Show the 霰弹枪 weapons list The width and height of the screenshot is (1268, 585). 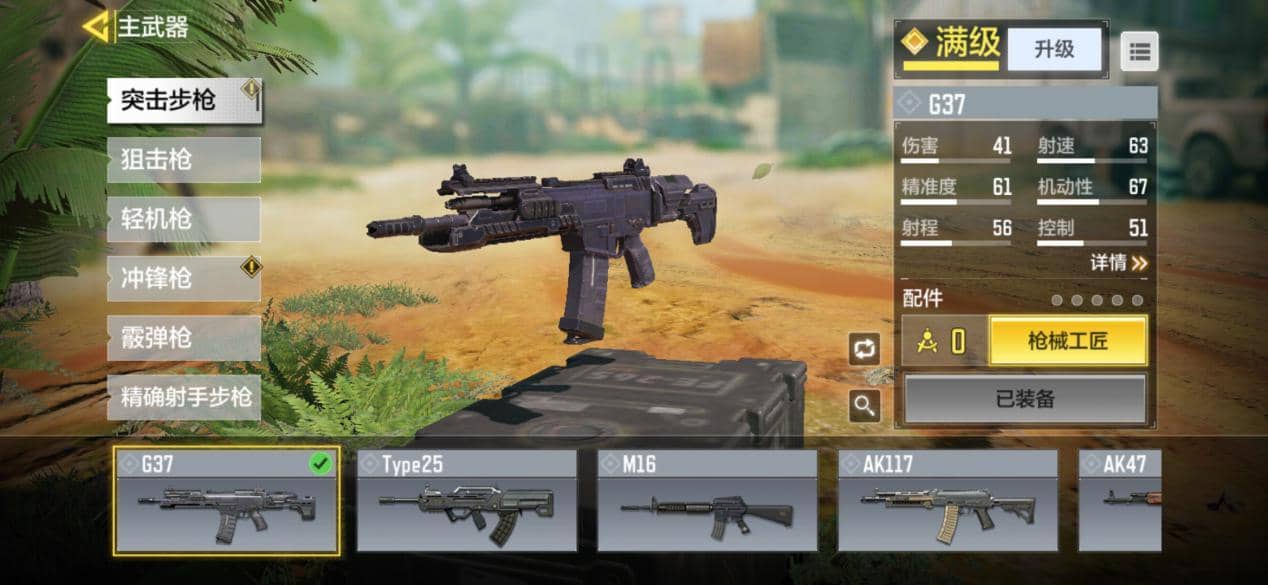point(183,338)
